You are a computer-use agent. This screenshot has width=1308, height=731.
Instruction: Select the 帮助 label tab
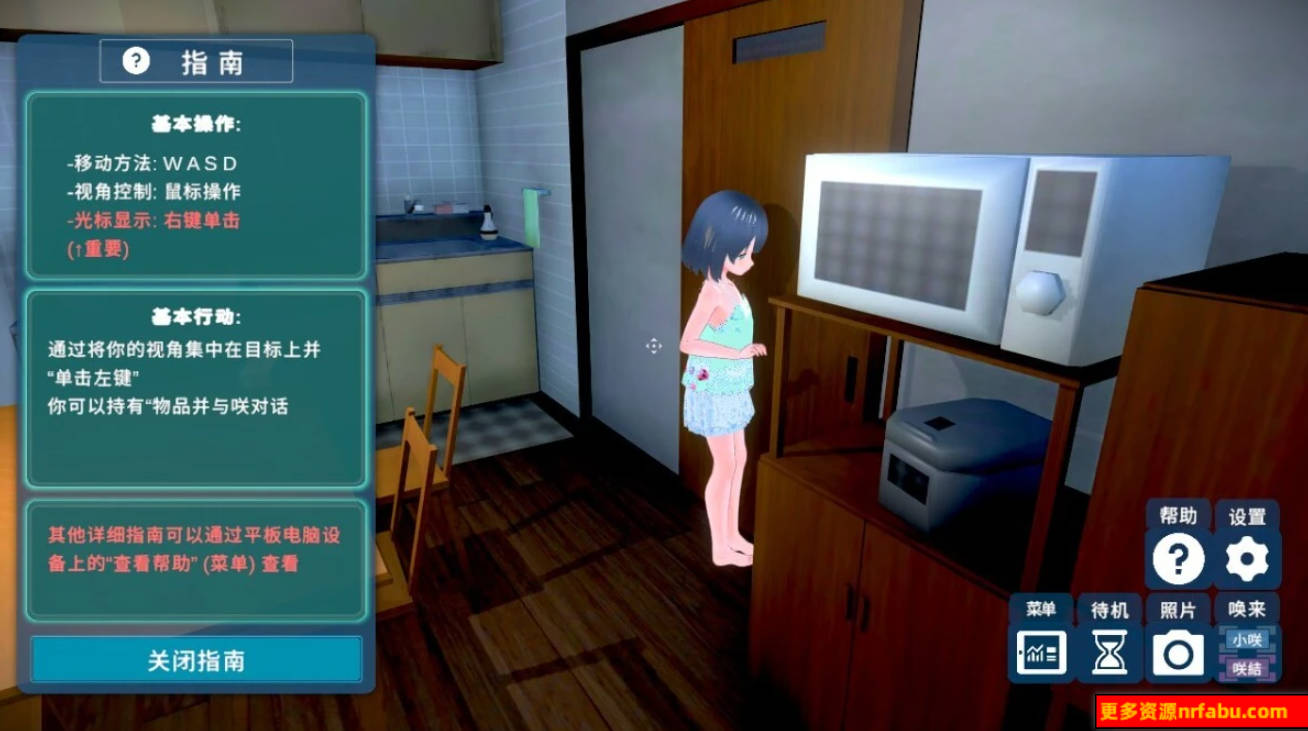1178,517
